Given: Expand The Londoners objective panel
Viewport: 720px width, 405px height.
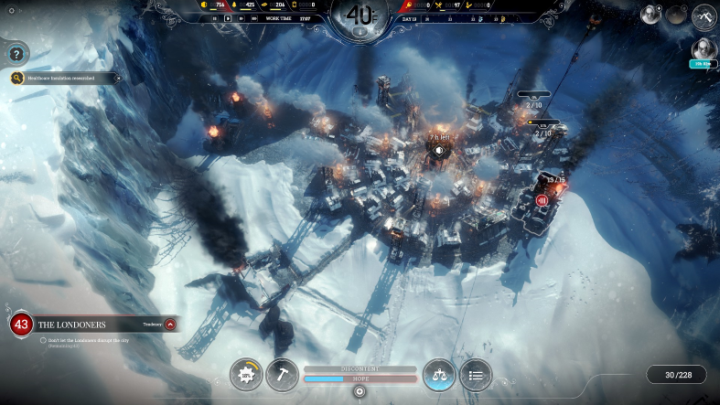Looking at the screenshot, I should [170, 324].
